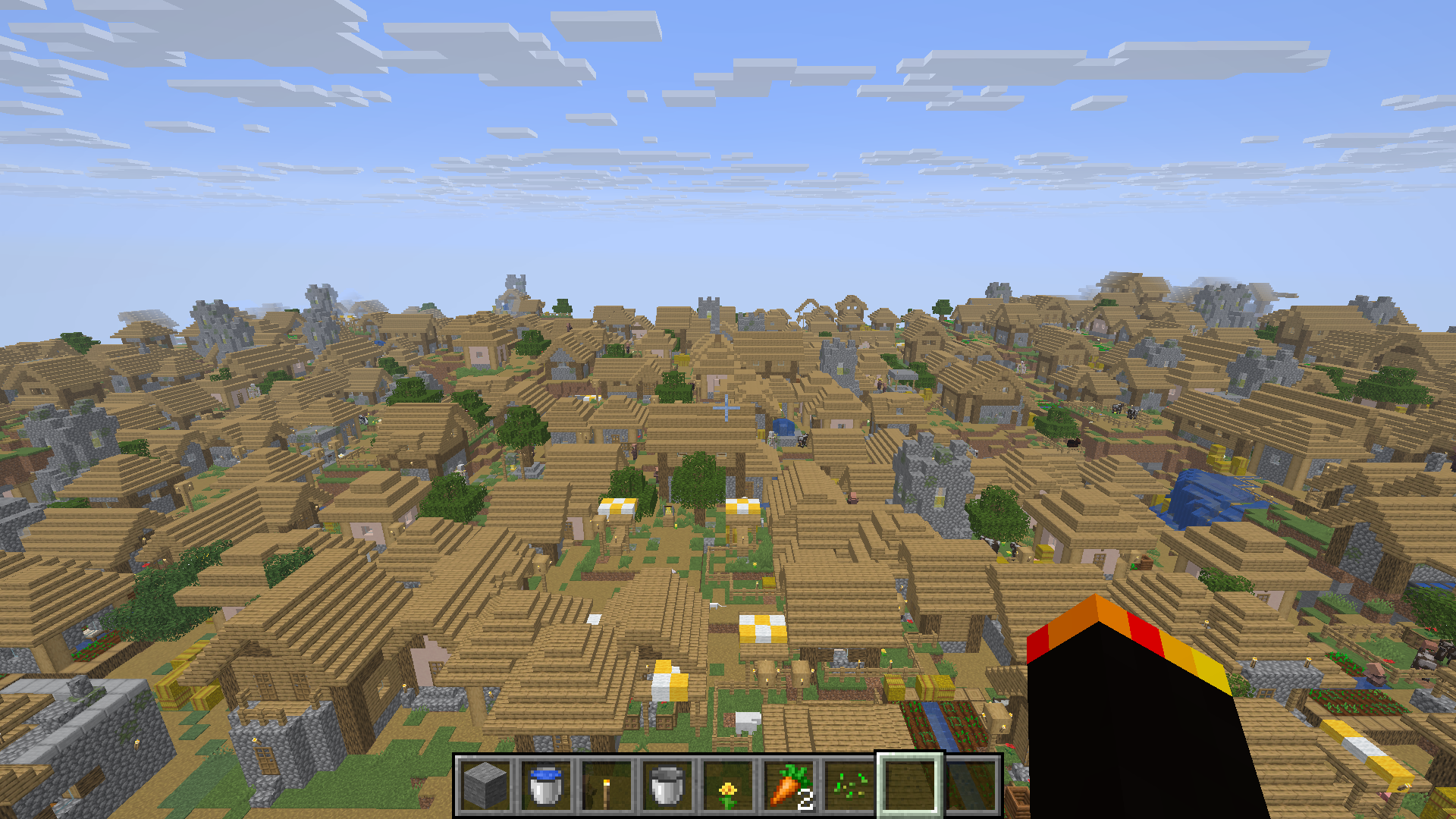Screen dimensions: 1456x819
Task: Click the brown-robed villager on the rooftop
Action: 853,497
